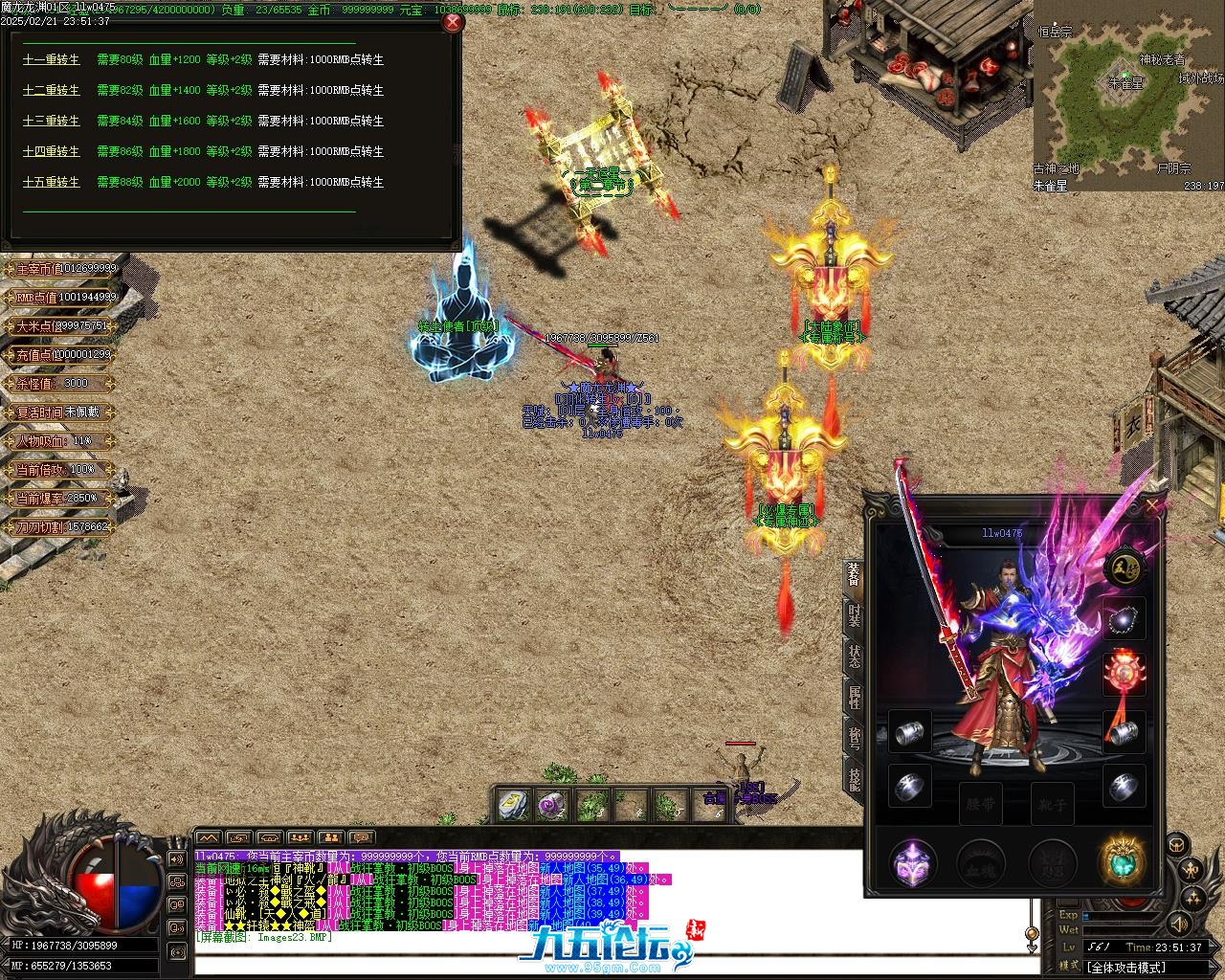The height and width of the screenshot is (980, 1225).
Task: Close the character equipment panel
Action: pyautogui.click(x=1152, y=503)
